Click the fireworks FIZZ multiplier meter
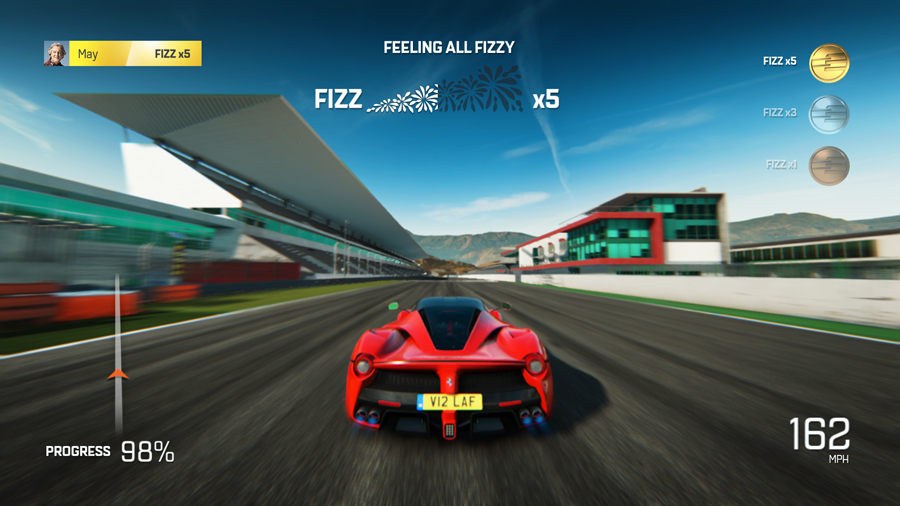 pyautogui.click(x=446, y=96)
